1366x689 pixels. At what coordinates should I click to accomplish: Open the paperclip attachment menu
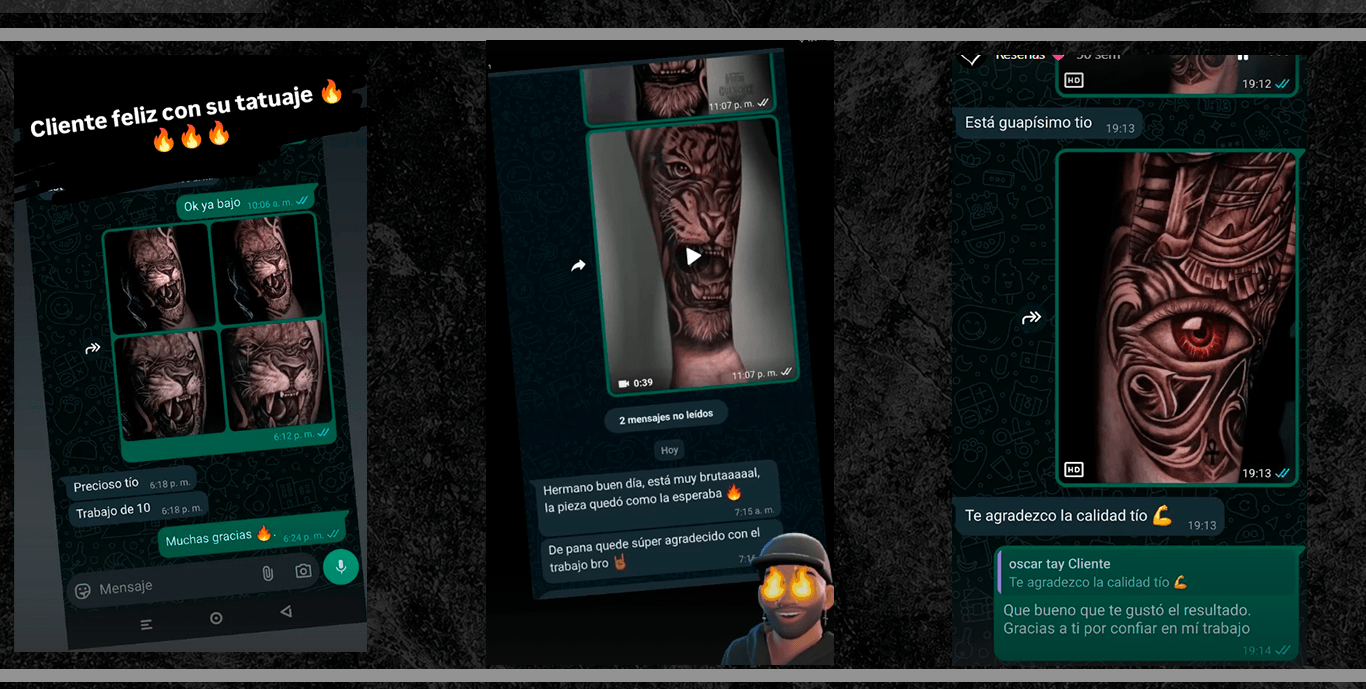267,573
